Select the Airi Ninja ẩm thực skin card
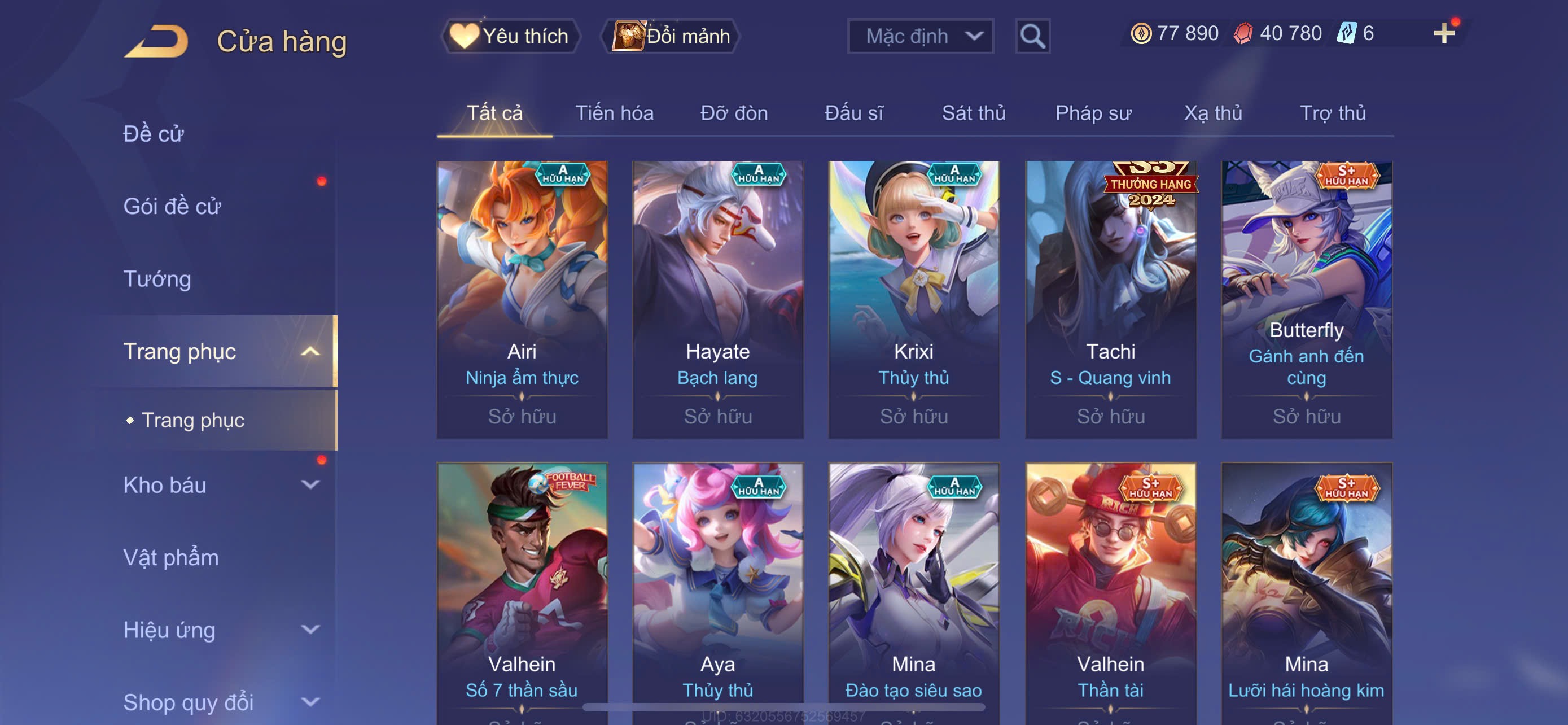Image resolution: width=1568 pixels, height=725 pixels. click(x=522, y=299)
